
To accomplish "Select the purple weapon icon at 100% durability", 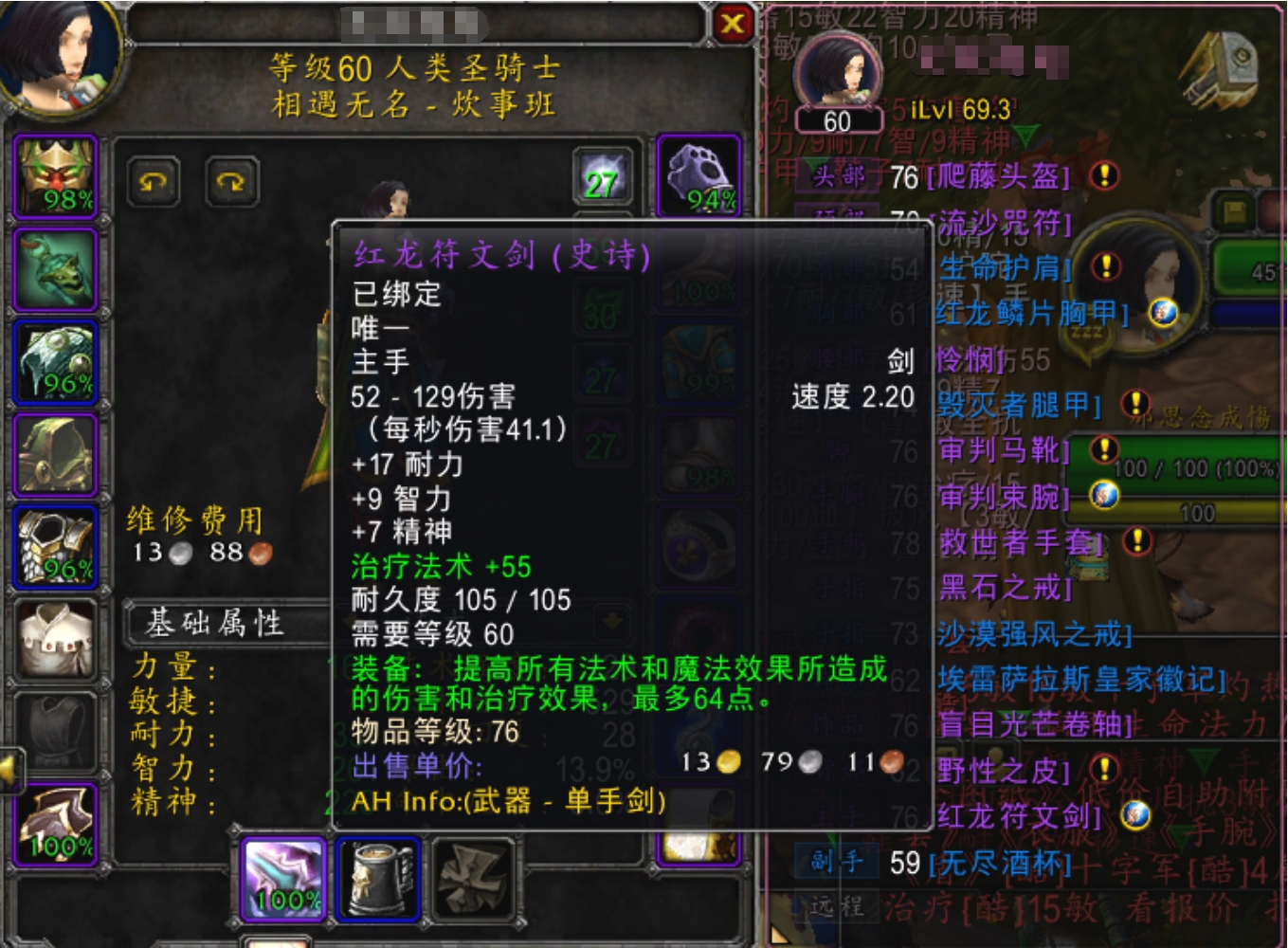I will [281, 882].
